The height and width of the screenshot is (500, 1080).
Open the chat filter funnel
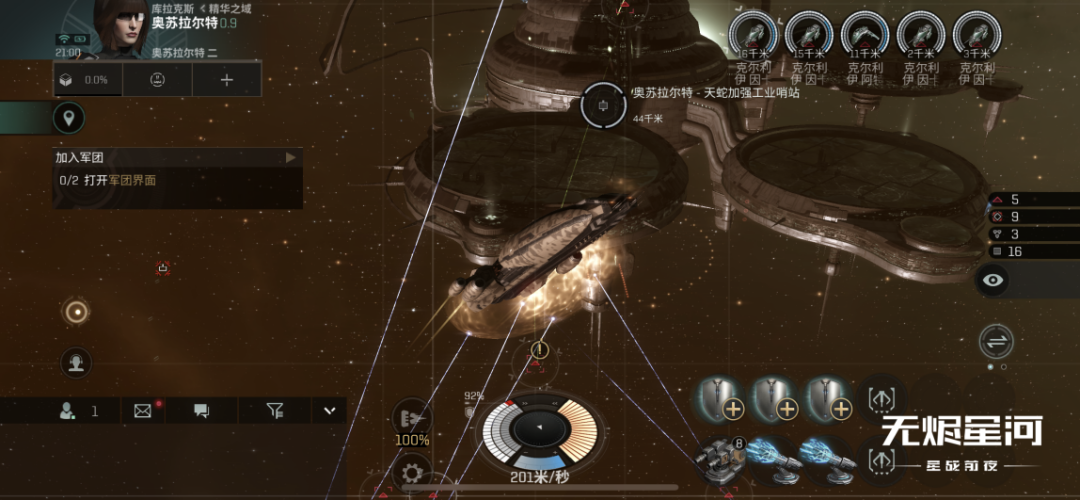pyautogui.click(x=275, y=410)
